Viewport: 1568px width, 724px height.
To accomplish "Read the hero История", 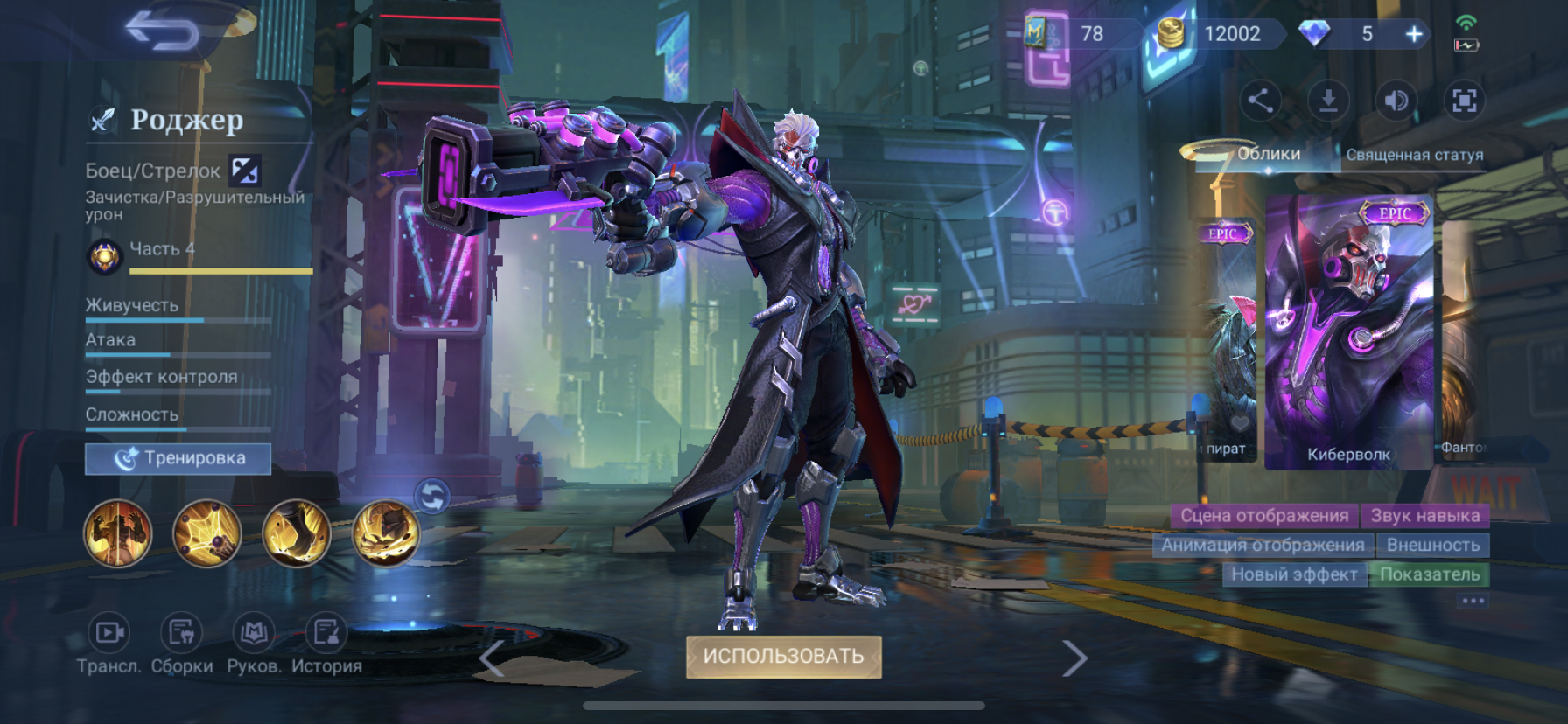I will pyautogui.click(x=326, y=645).
